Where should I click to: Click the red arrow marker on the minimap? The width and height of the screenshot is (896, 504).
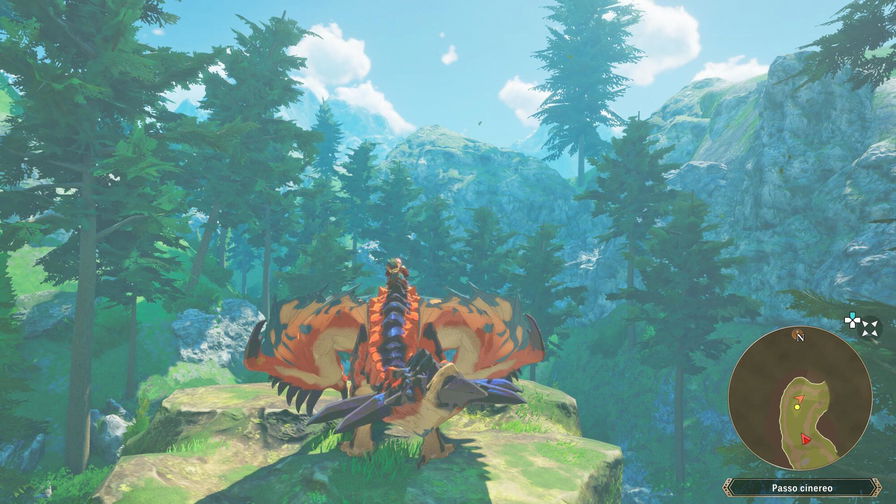click(x=806, y=438)
